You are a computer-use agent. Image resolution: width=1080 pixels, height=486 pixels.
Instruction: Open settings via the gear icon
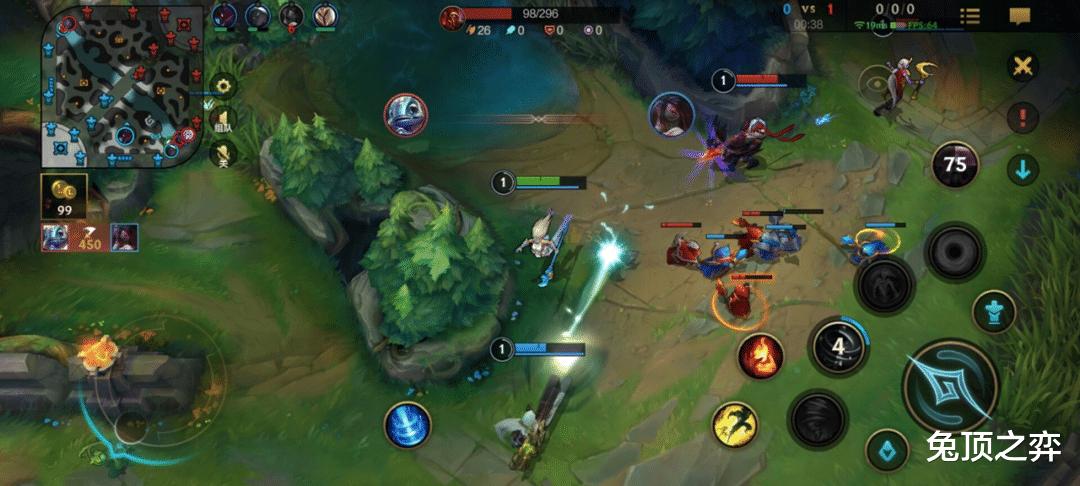click(x=224, y=86)
